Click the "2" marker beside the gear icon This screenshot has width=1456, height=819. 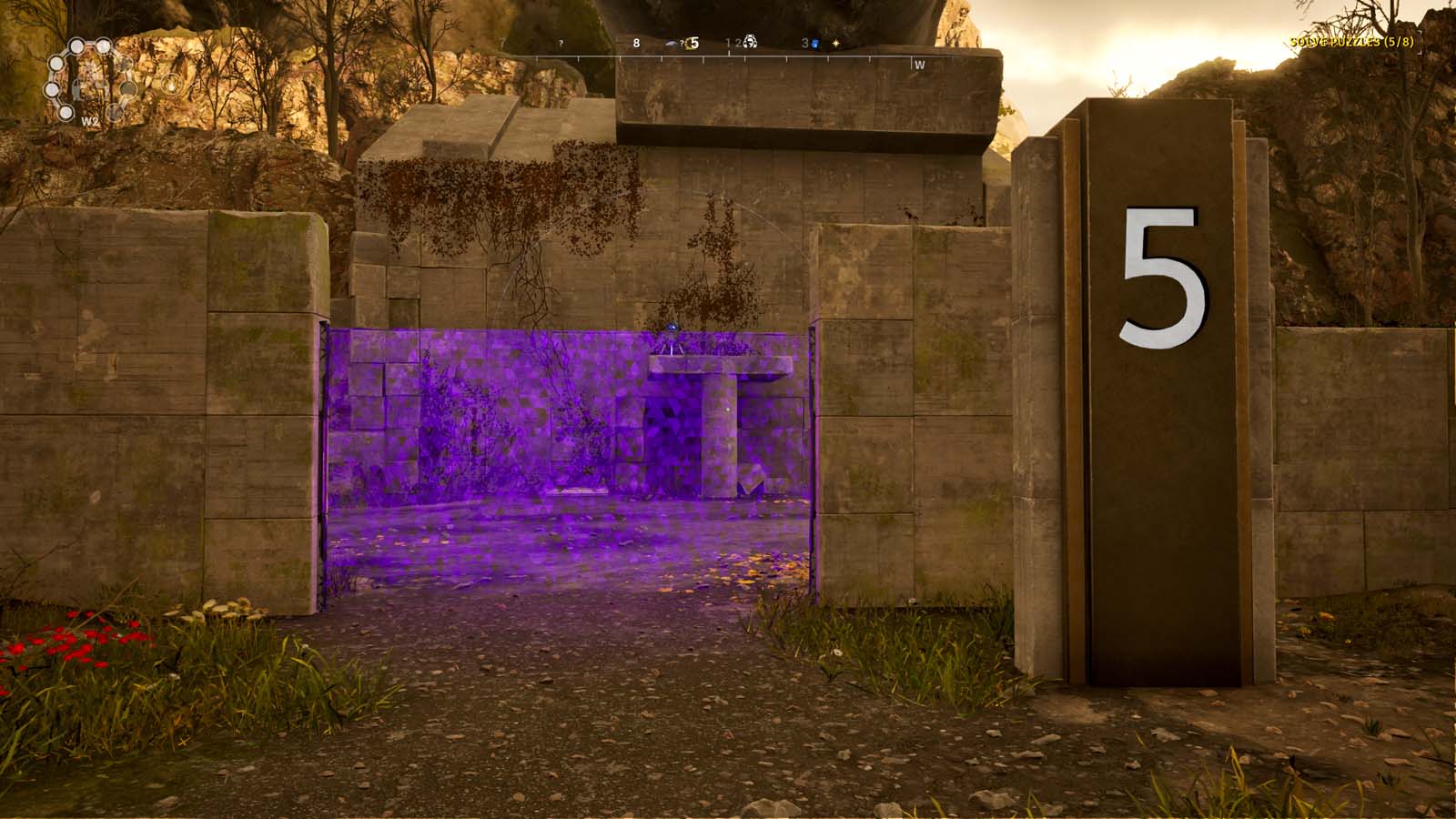click(738, 43)
